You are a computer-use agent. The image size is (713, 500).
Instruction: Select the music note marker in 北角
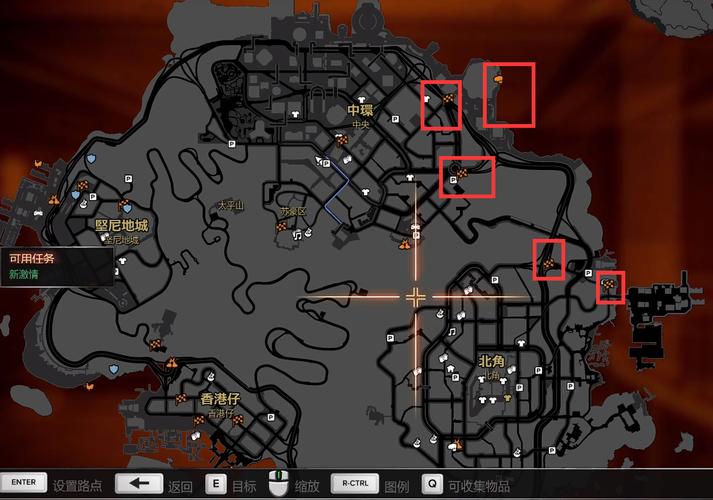click(x=452, y=331)
